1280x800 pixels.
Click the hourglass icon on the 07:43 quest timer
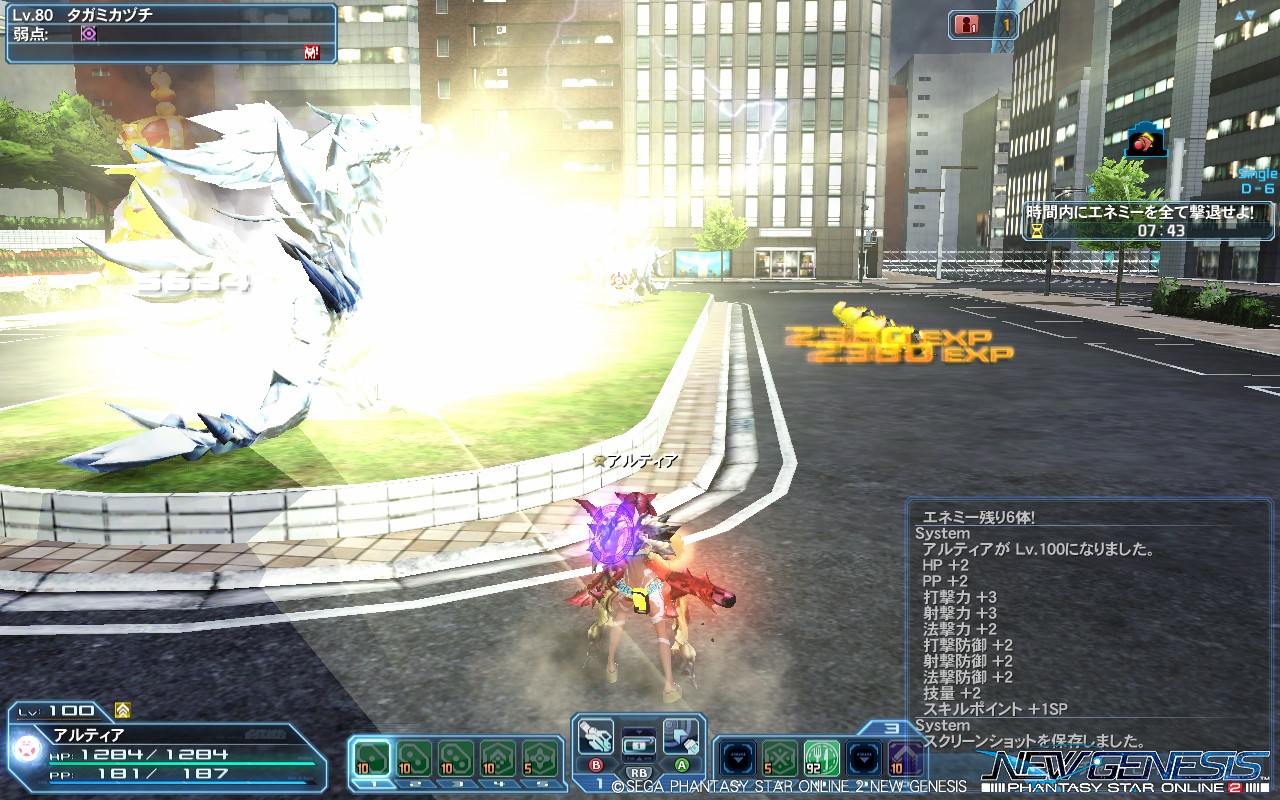coord(1036,231)
